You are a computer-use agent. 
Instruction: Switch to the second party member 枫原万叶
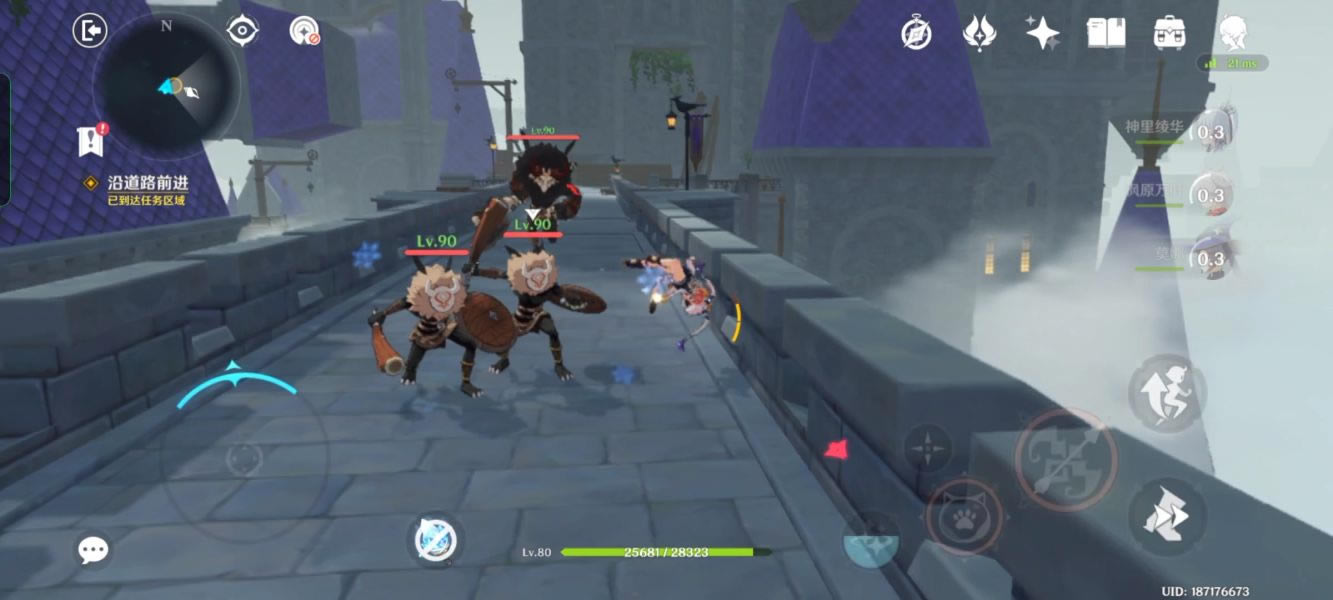click(x=1210, y=195)
